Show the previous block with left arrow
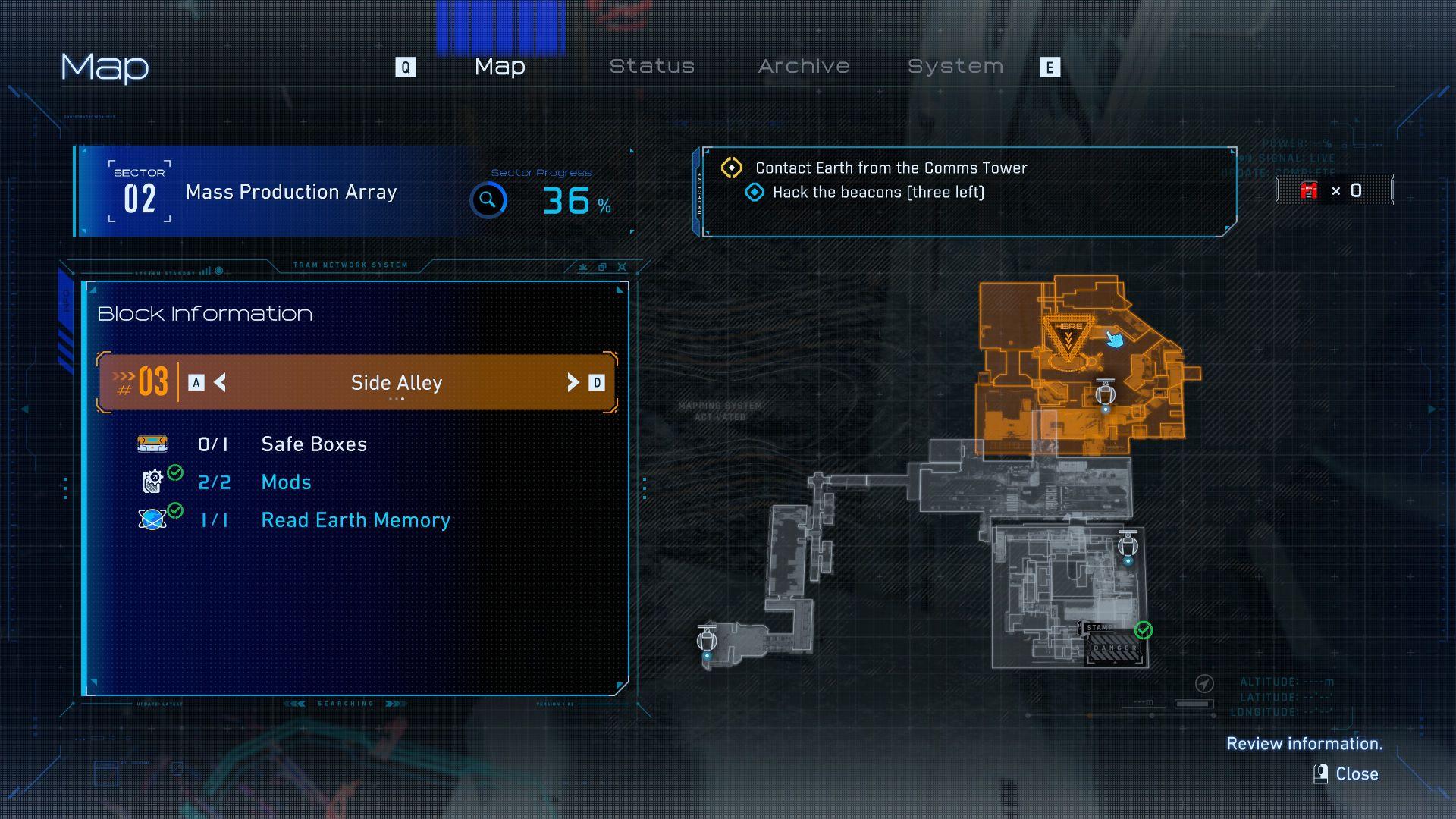Screen dimensions: 1456x819 (x=220, y=383)
